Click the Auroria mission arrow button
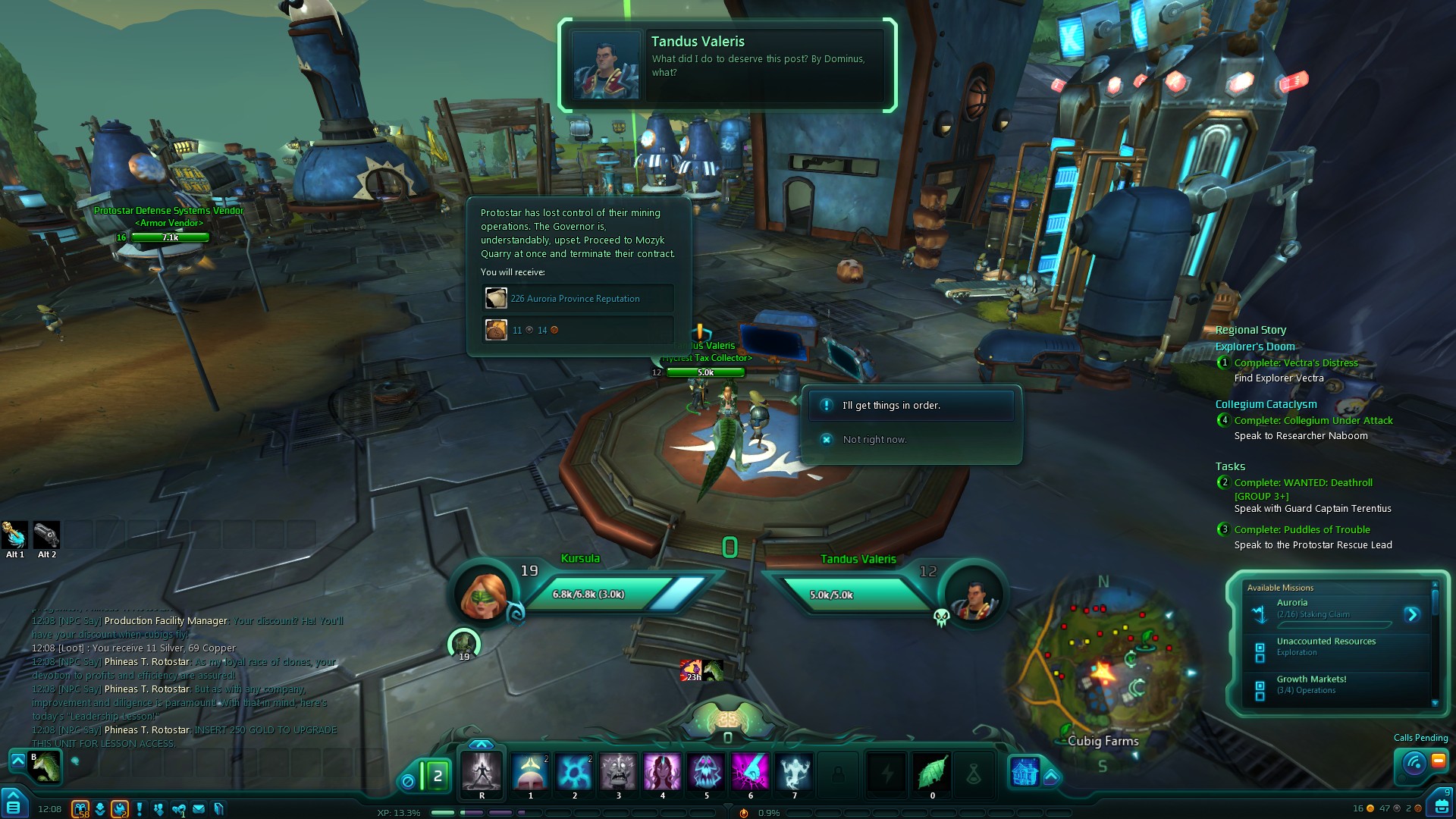1456x819 pixels. coord(1411,614)
